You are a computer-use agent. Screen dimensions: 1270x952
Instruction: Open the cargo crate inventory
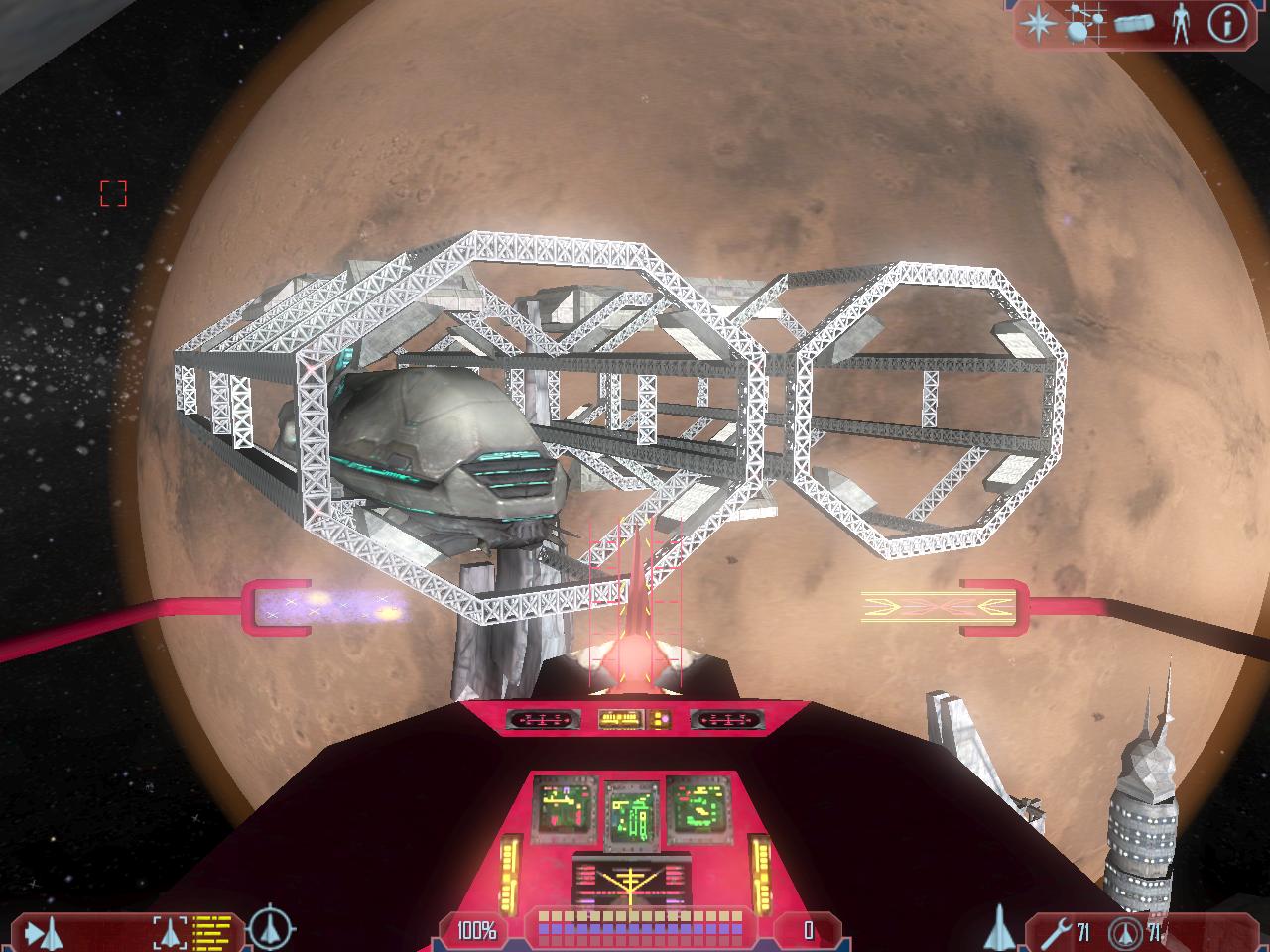1135,23
